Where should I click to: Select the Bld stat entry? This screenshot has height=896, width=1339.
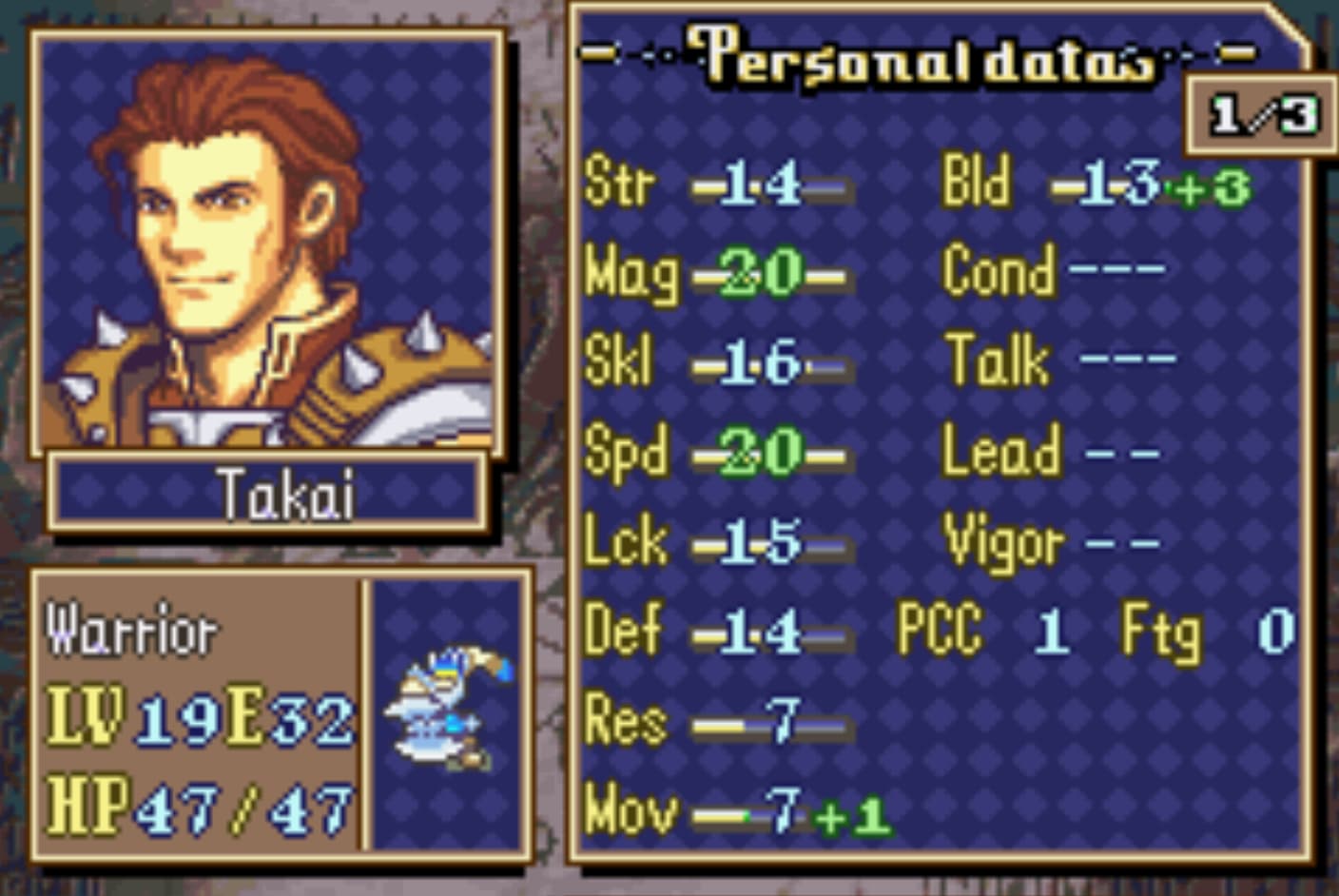coord(1094,184)
